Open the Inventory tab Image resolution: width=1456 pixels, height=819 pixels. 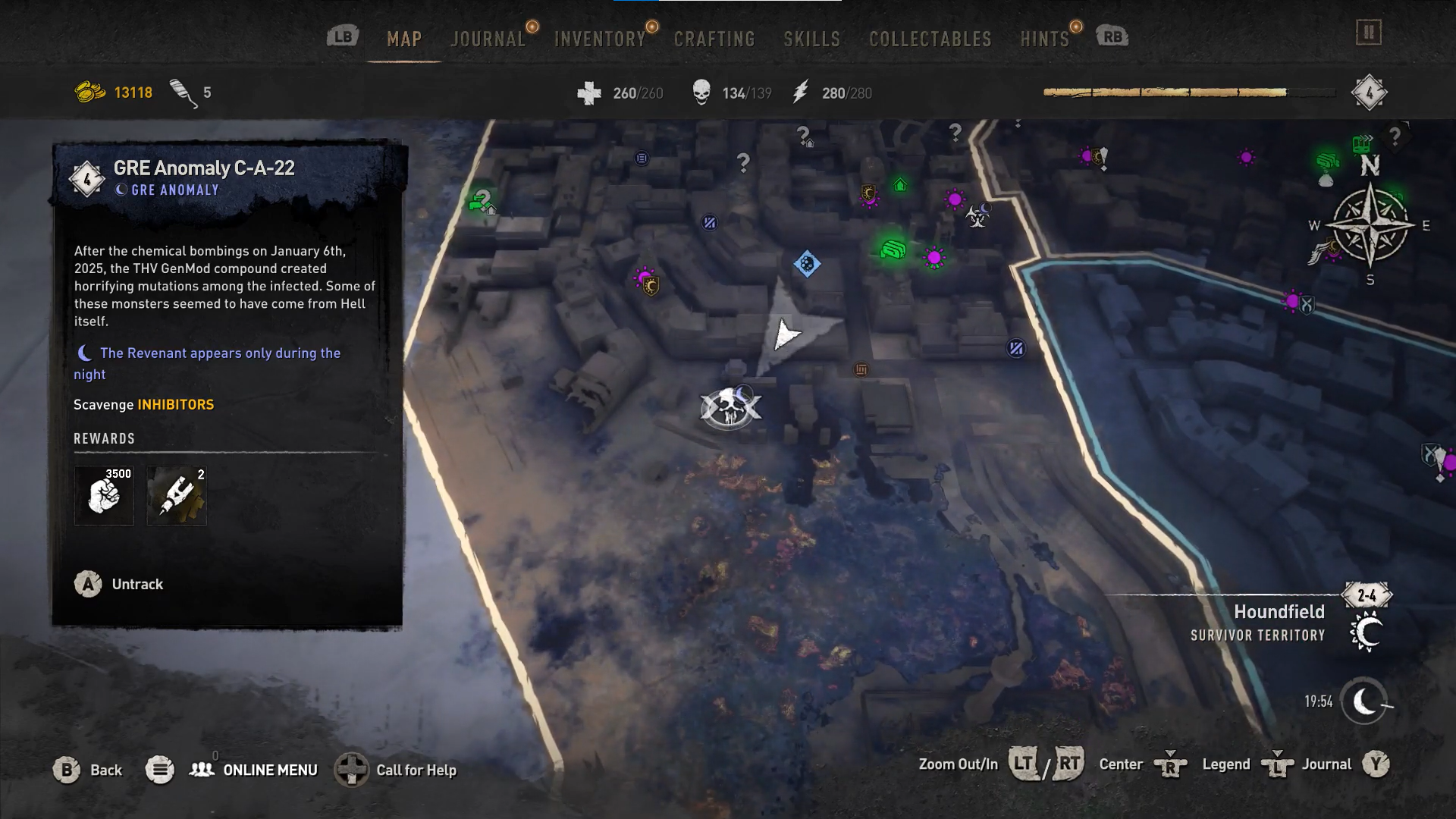(599, 39)
